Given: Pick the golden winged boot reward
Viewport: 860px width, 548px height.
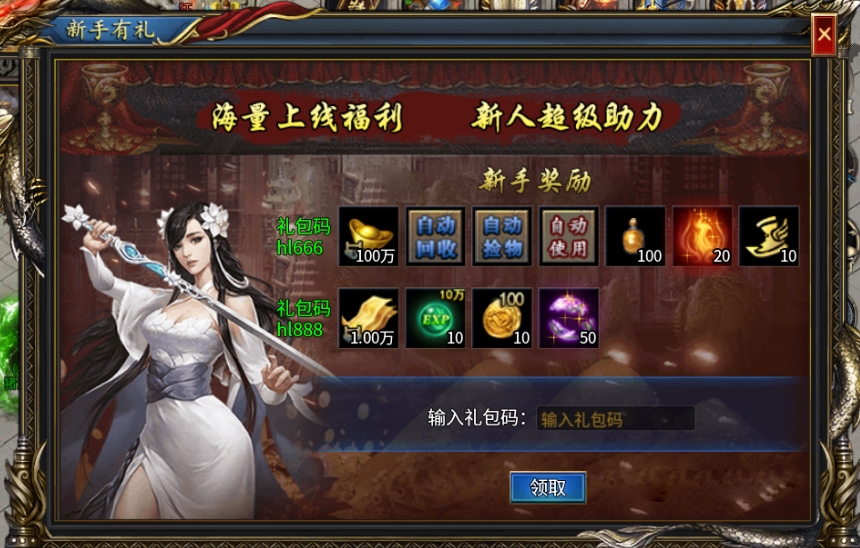Looking at the screenshot, I should 769,237.
